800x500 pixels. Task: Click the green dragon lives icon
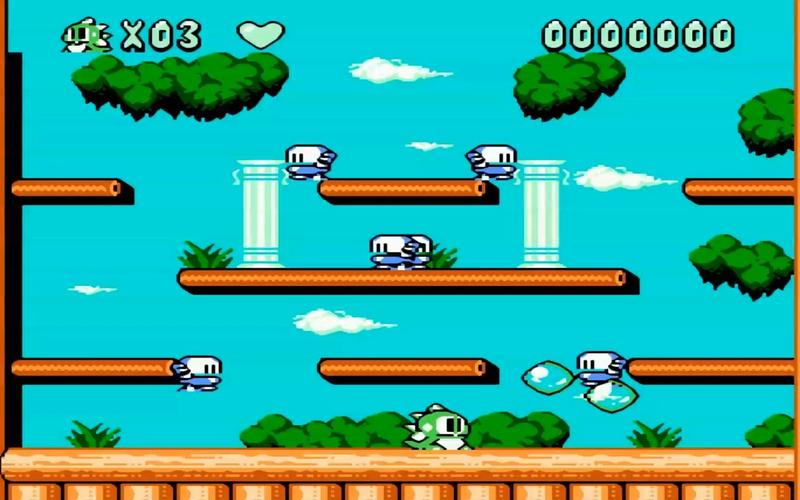pos(86,36)
